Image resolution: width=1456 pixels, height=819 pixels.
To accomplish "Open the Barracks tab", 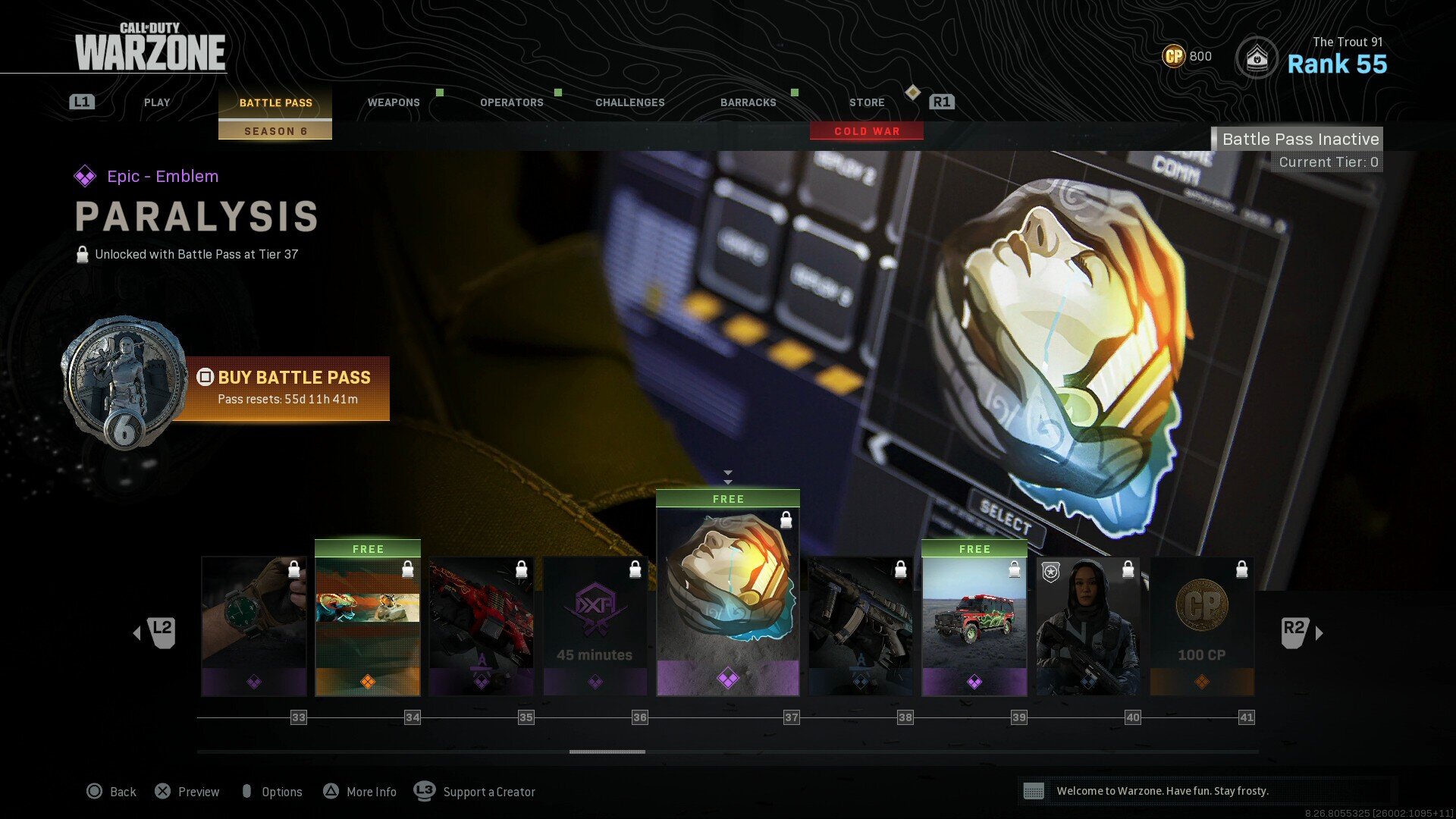I will (748, 102).
